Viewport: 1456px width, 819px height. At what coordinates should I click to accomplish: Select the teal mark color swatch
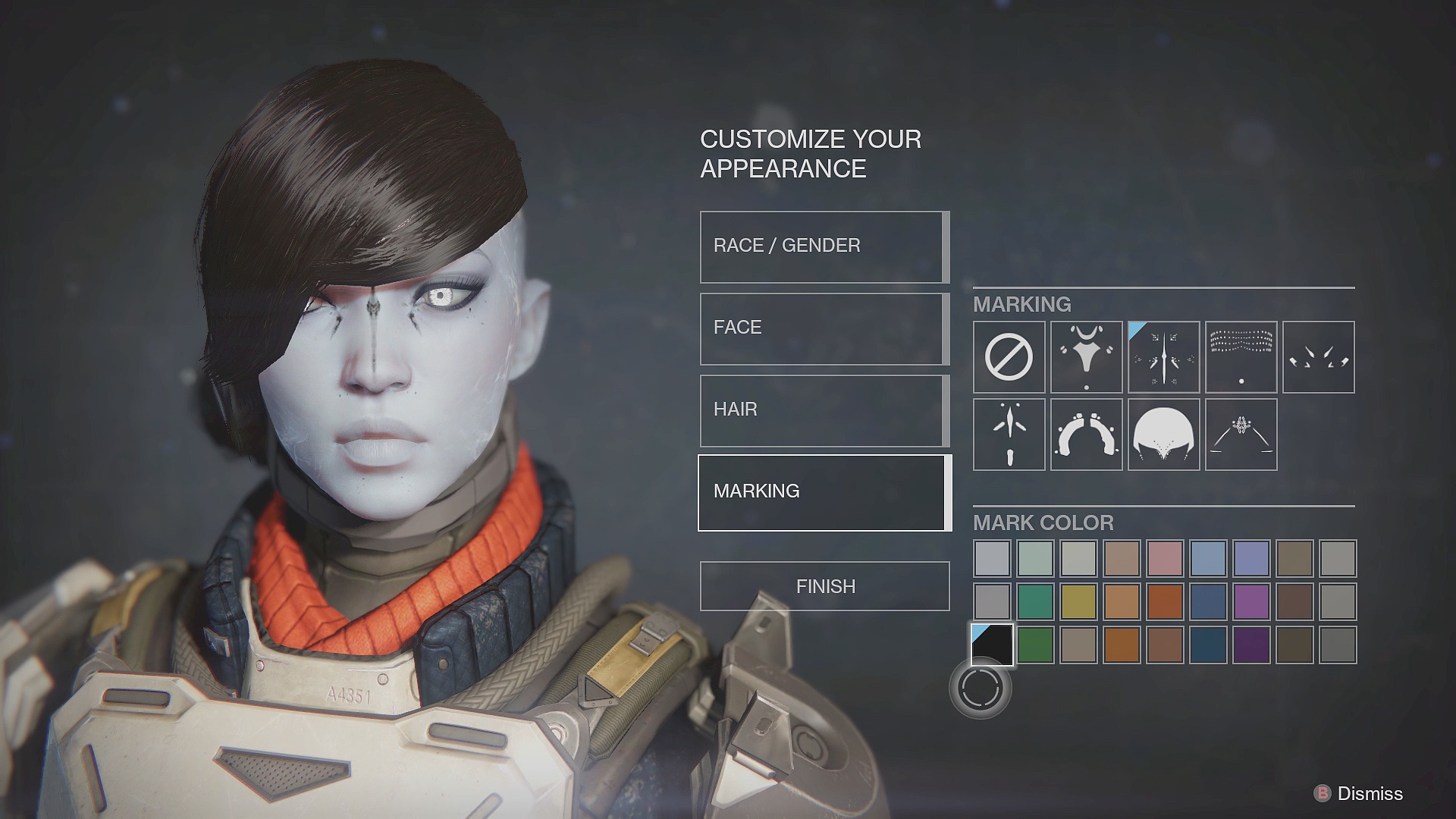tap(1035, 602)
